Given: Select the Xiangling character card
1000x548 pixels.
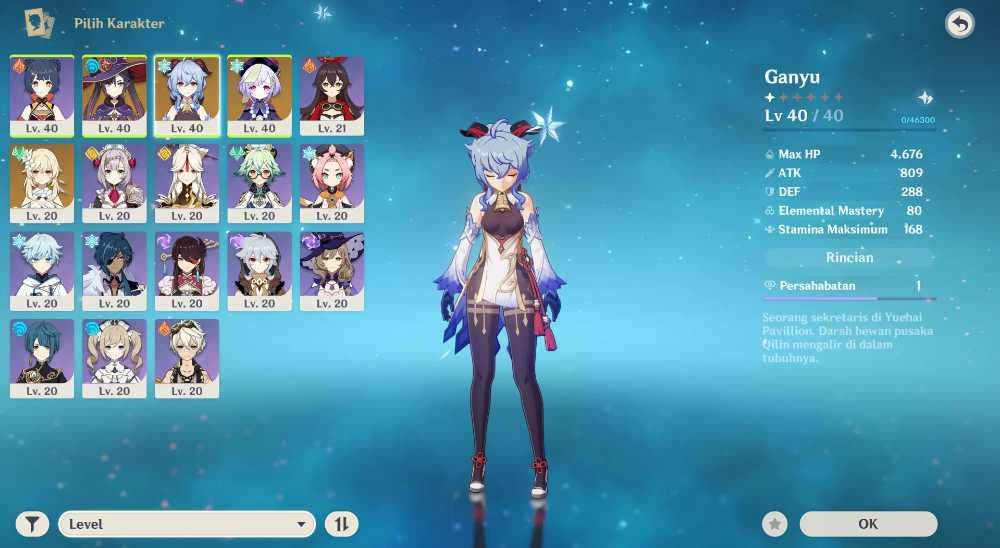Looking at the screenshot, I should click(x=42, y=95).
